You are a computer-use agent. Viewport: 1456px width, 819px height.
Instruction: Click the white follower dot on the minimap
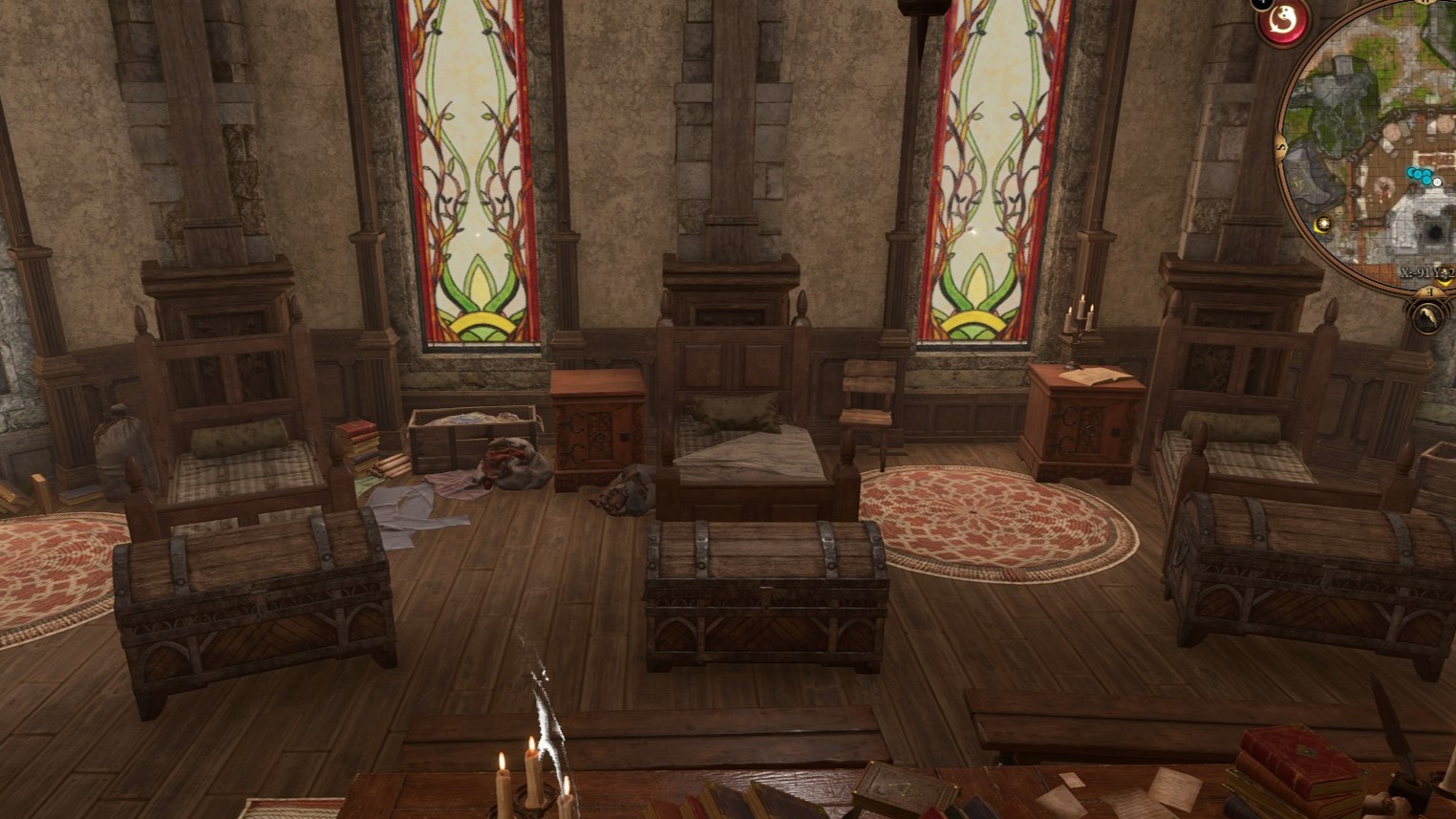tap(1437, 183)
